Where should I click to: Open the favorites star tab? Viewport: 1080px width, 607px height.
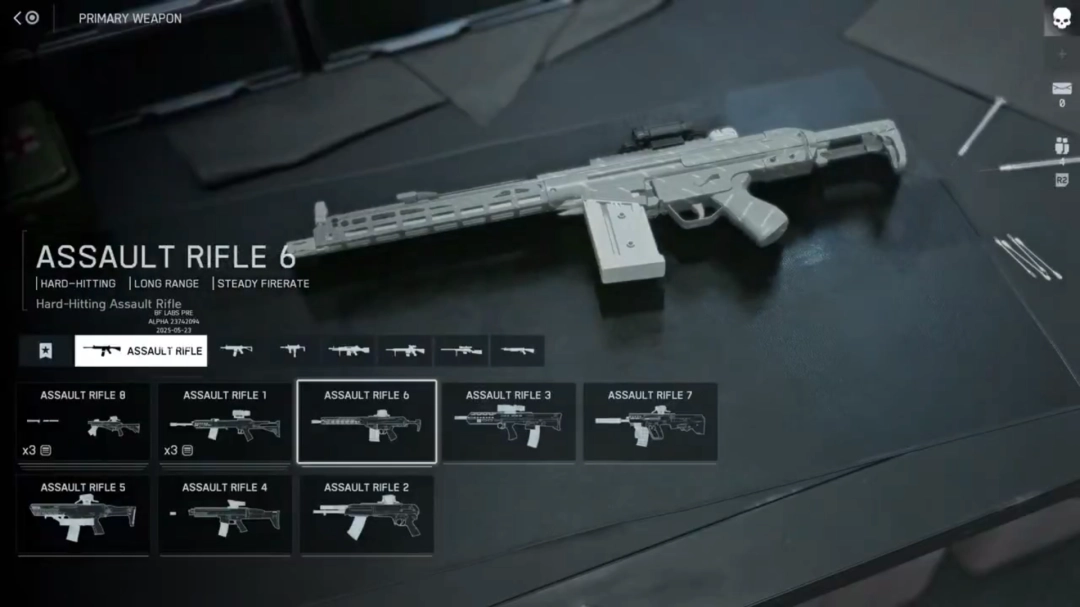[x=45, y=351]
